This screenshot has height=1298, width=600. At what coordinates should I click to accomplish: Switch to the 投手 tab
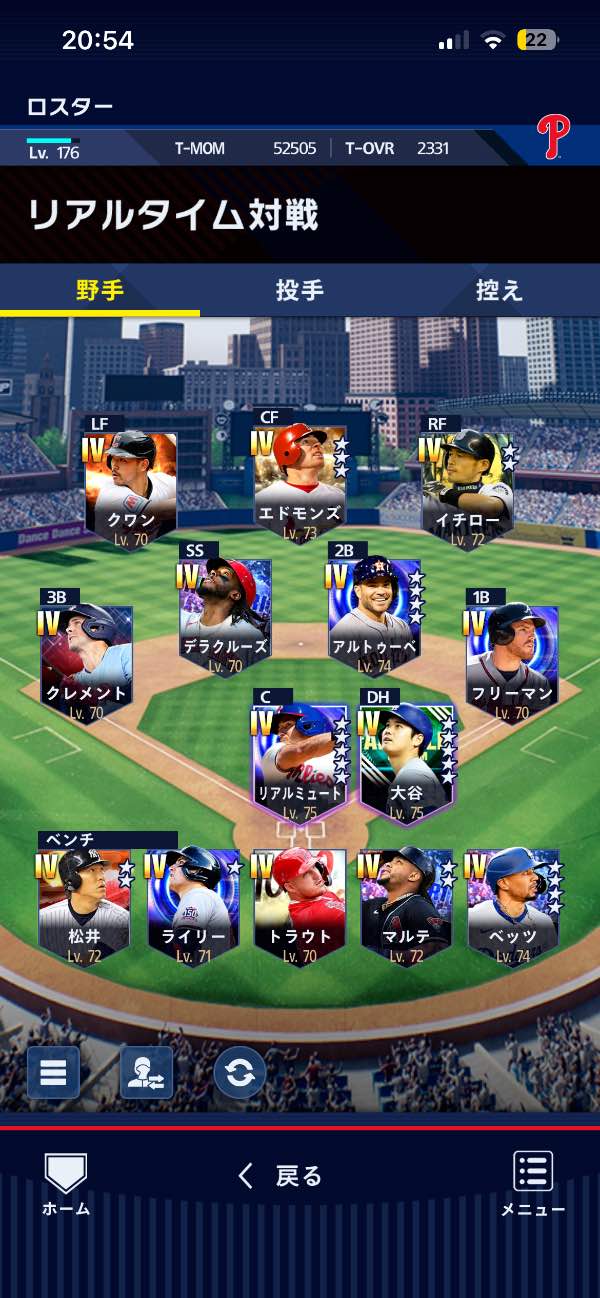(299, 290)
